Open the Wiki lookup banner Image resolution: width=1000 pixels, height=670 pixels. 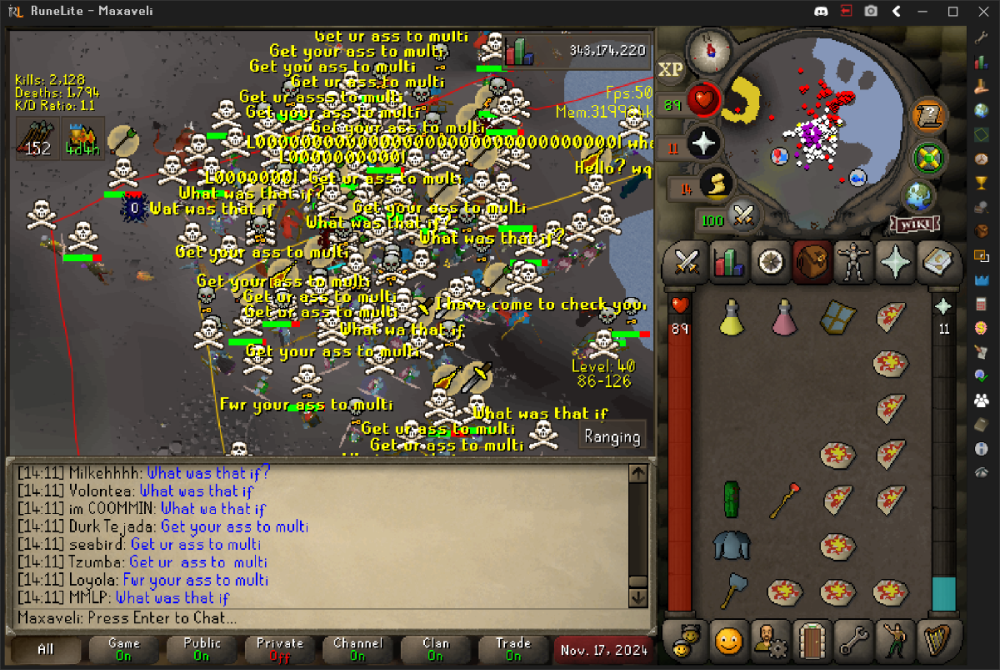909,224
